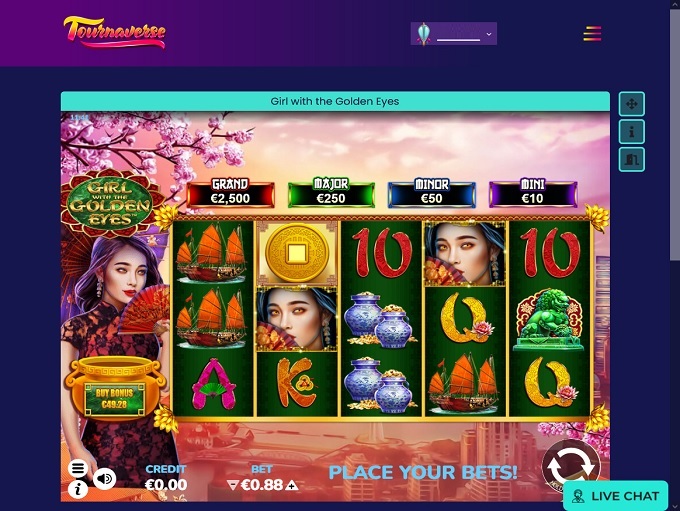This screenshot has height=511, width=680.
Task: Decrease the bet with the down arrow
Action: [233, 486]
